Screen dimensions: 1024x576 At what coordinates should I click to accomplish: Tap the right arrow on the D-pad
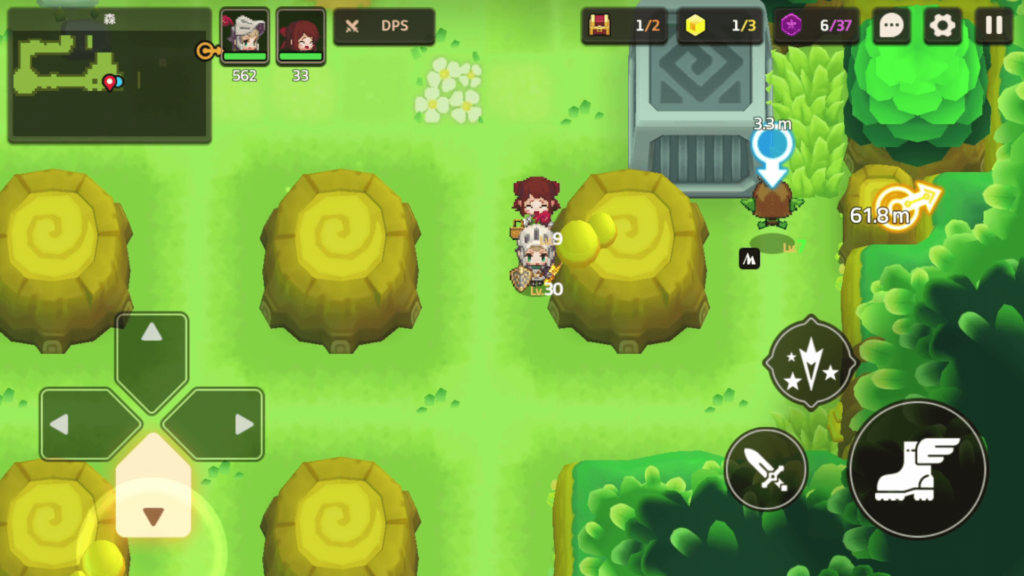(219, 424)
